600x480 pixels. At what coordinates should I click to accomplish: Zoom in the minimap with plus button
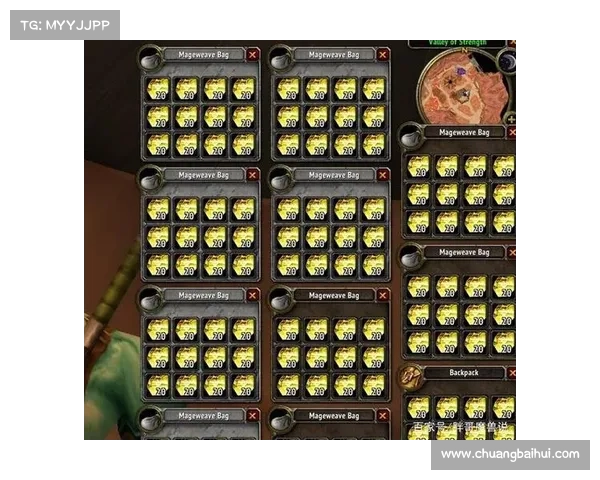(x=512, y=120)
